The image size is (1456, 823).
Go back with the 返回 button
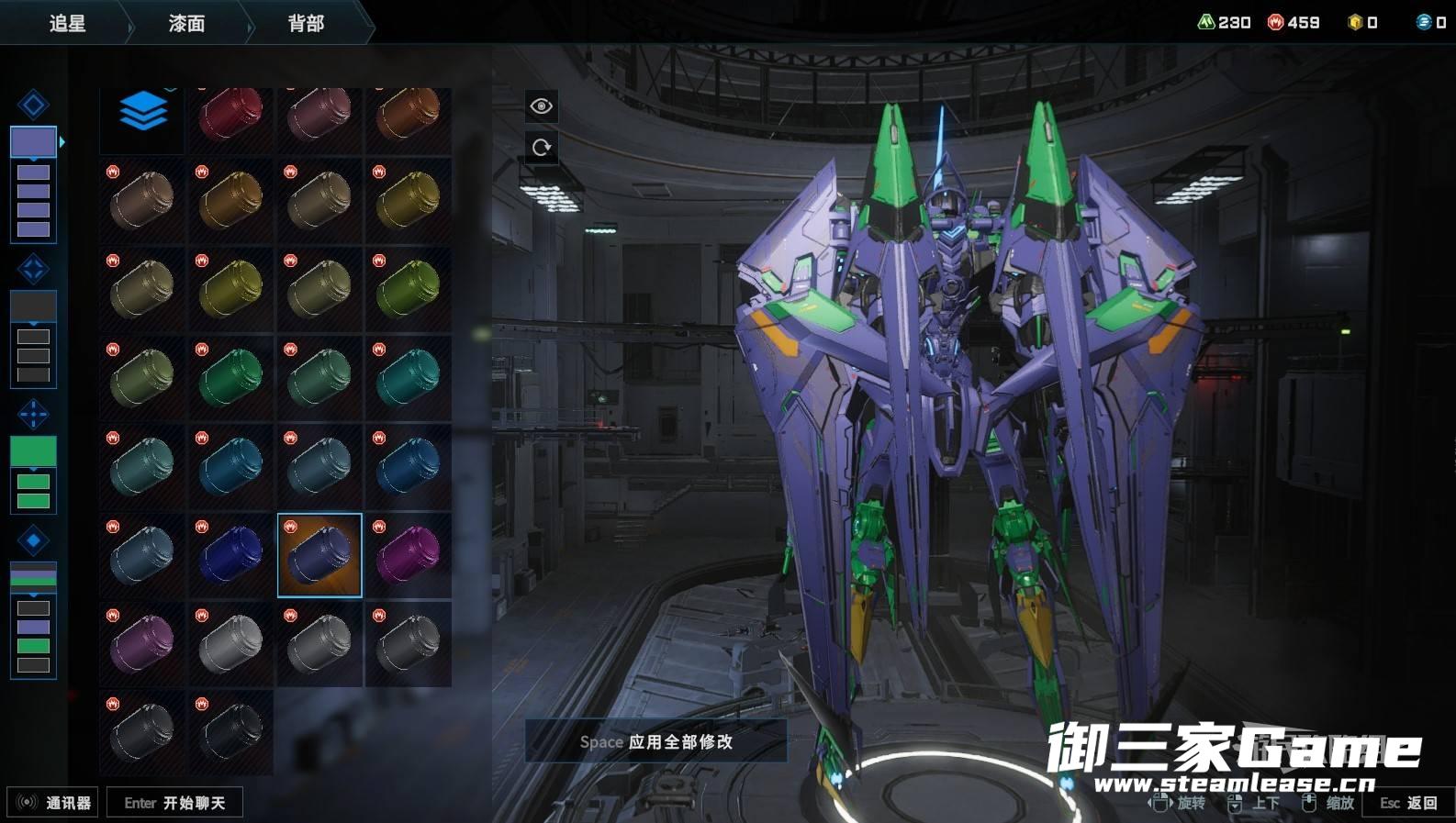click(x=1408, y=803)
